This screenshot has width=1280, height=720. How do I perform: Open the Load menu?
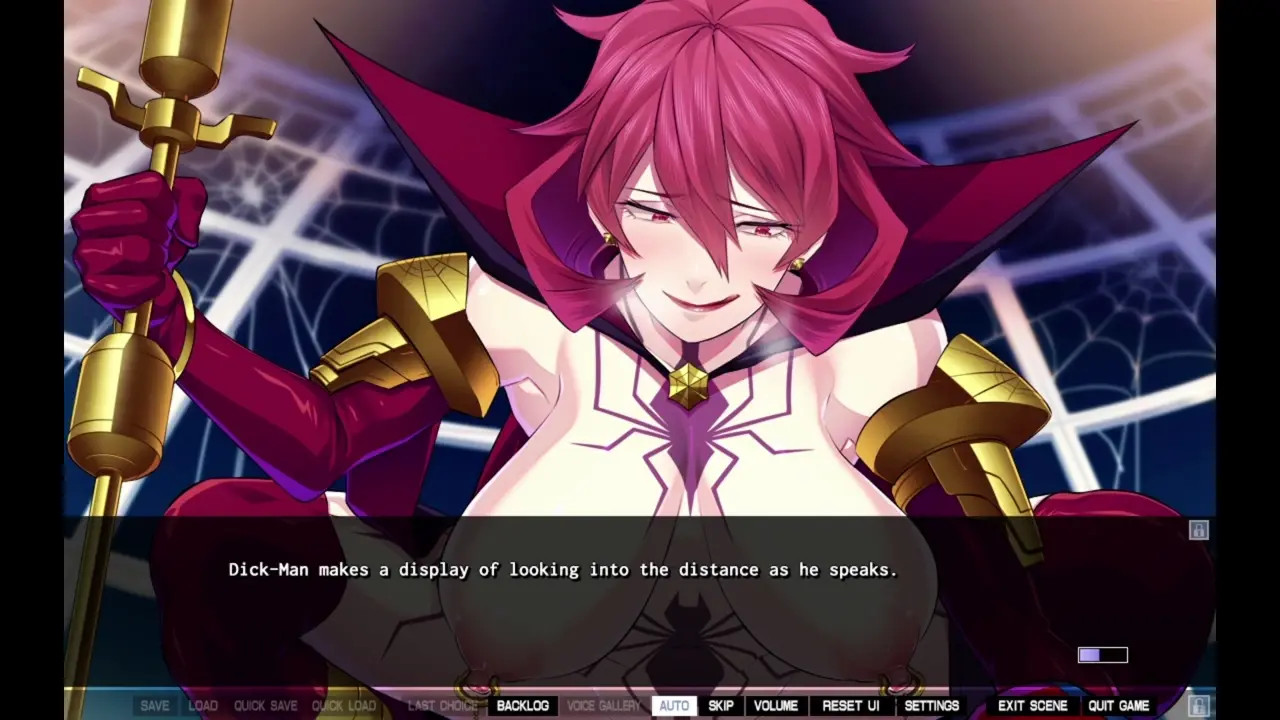pos(202,706)
